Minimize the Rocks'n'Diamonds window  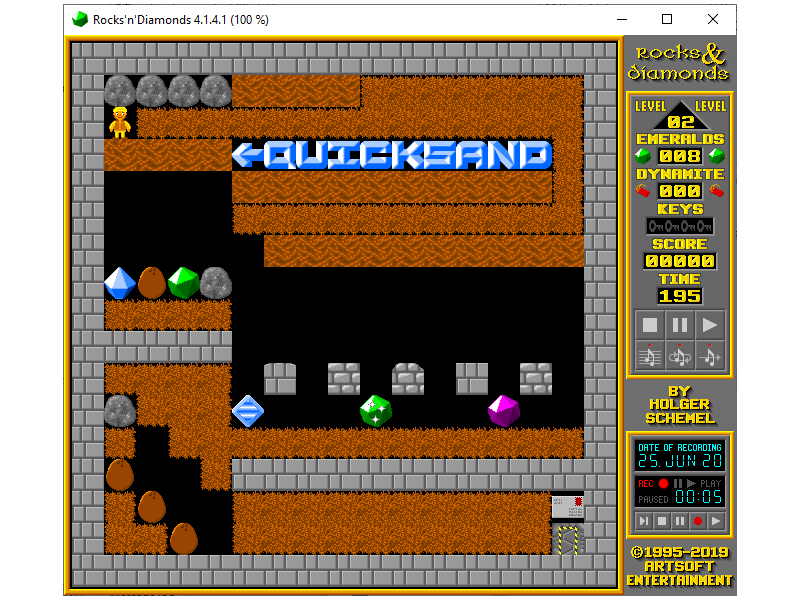[622, 19]
